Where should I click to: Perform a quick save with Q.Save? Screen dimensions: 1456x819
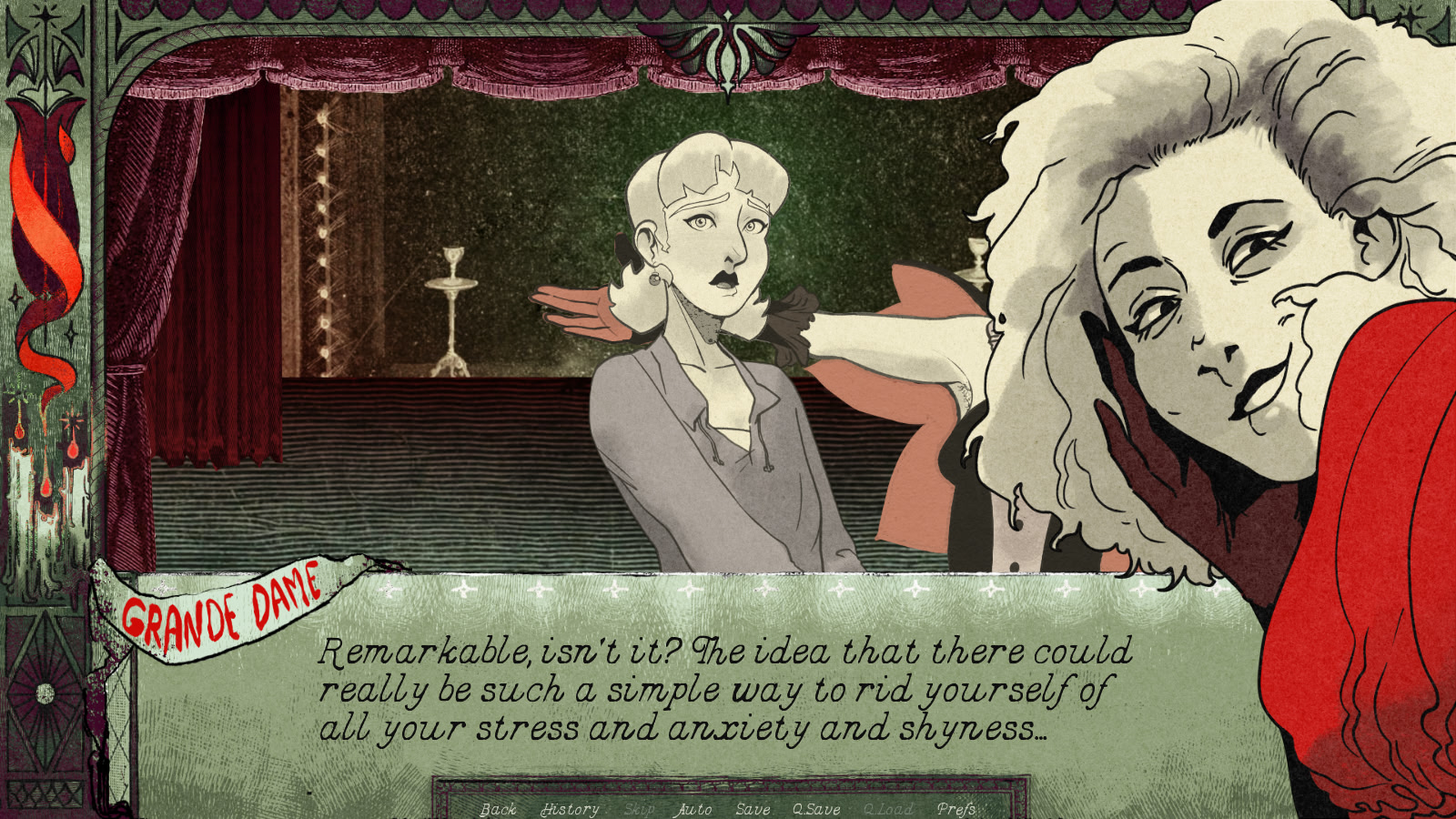pyautogui.click(x=815, y=809)
